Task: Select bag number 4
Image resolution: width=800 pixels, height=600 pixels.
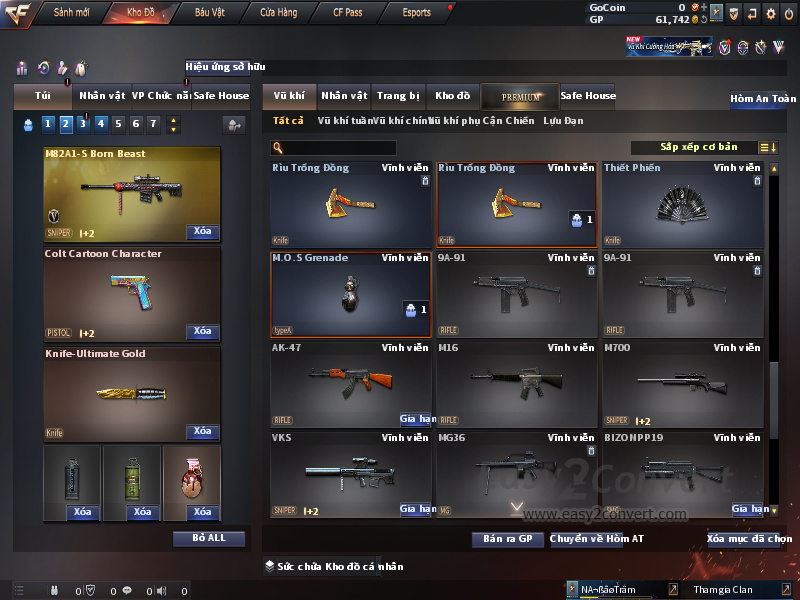Action: 101,125
